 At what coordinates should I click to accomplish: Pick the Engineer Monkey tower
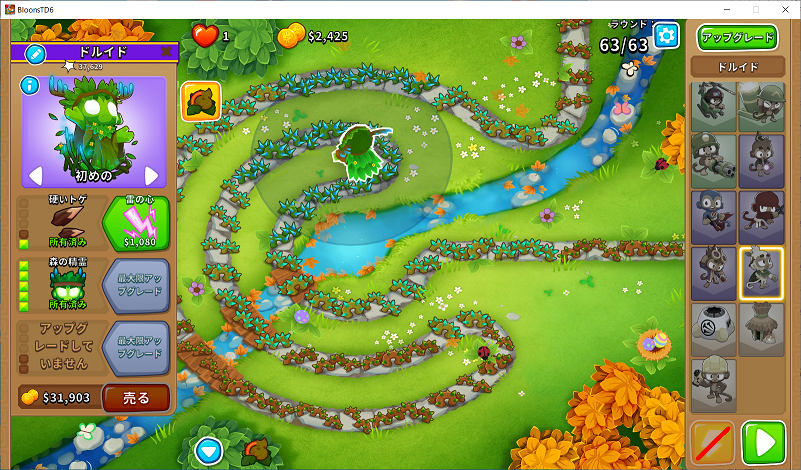tap(714, 384)
